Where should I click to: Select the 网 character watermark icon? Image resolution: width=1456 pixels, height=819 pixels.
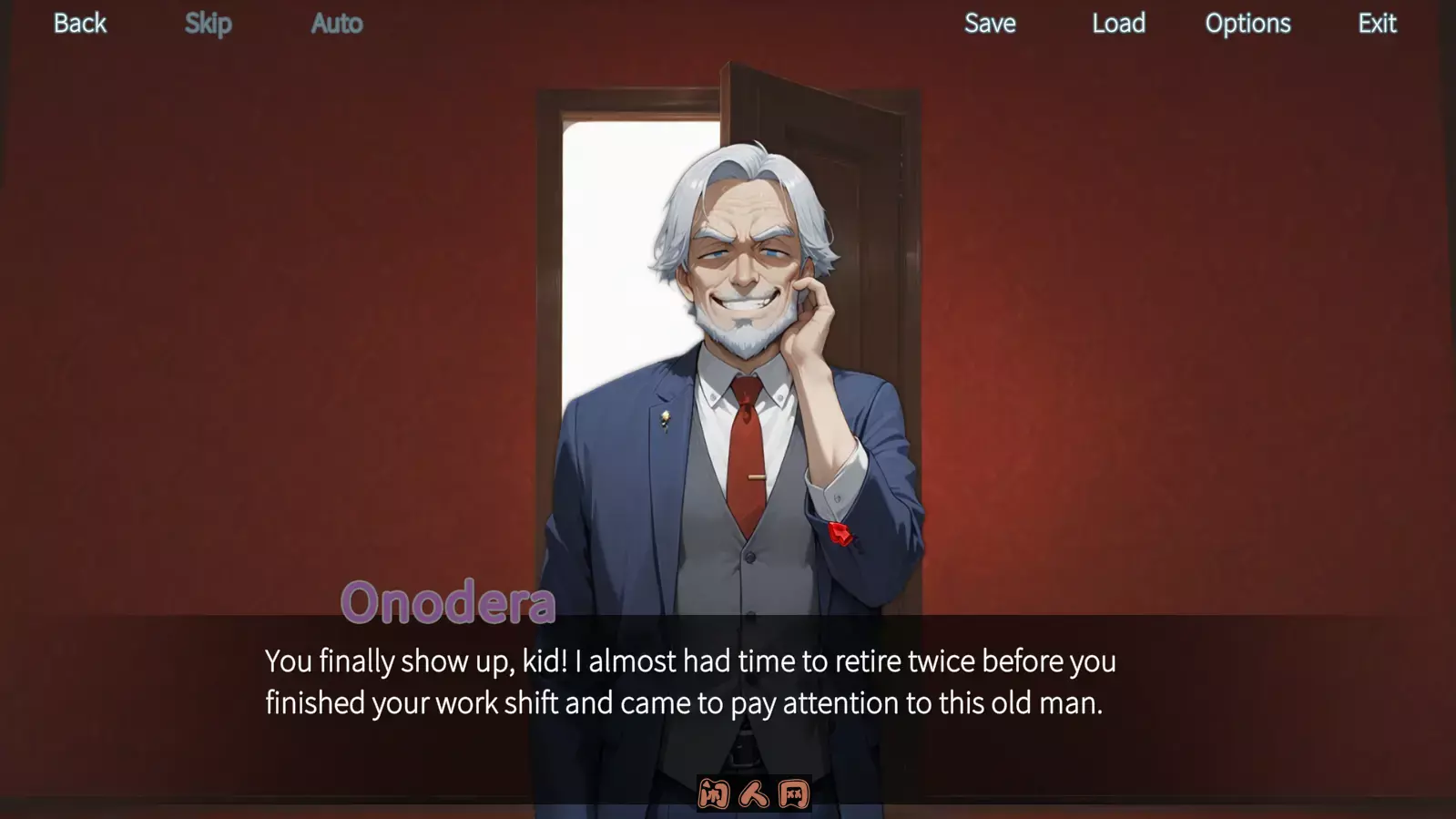(793, 793)
